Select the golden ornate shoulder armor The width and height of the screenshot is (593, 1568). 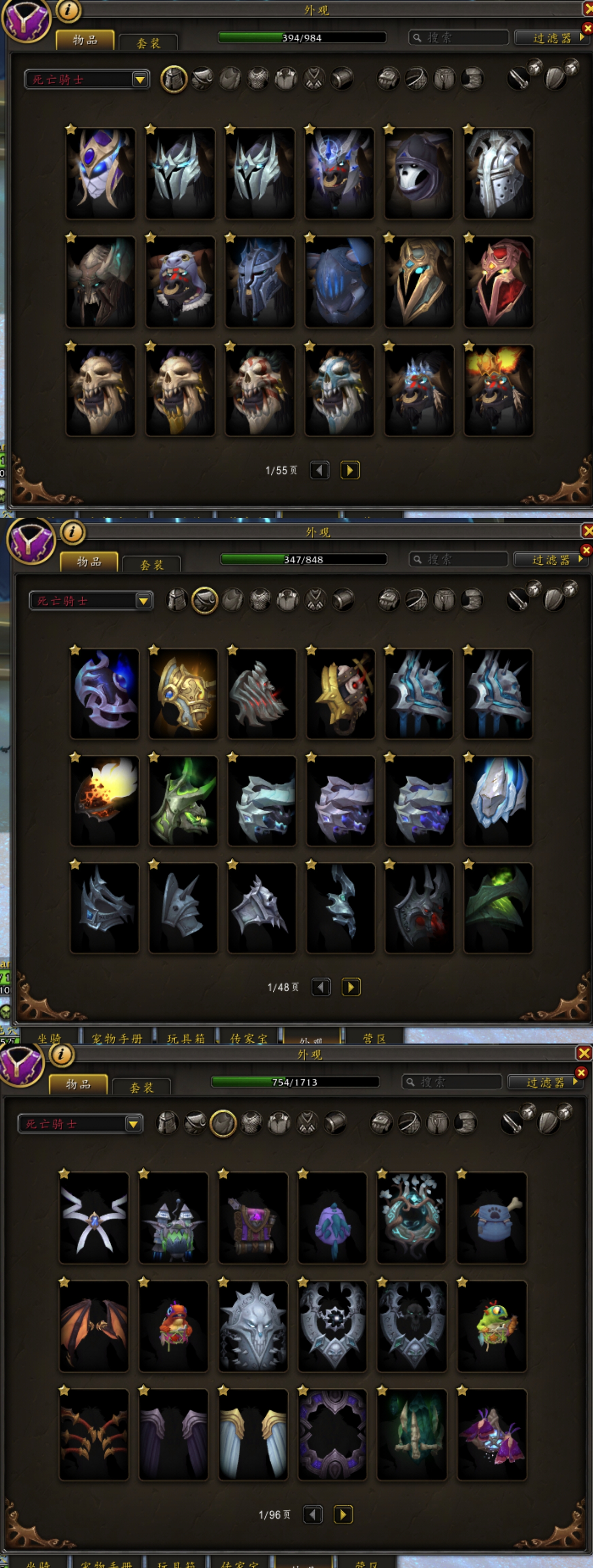click(183, 693)
